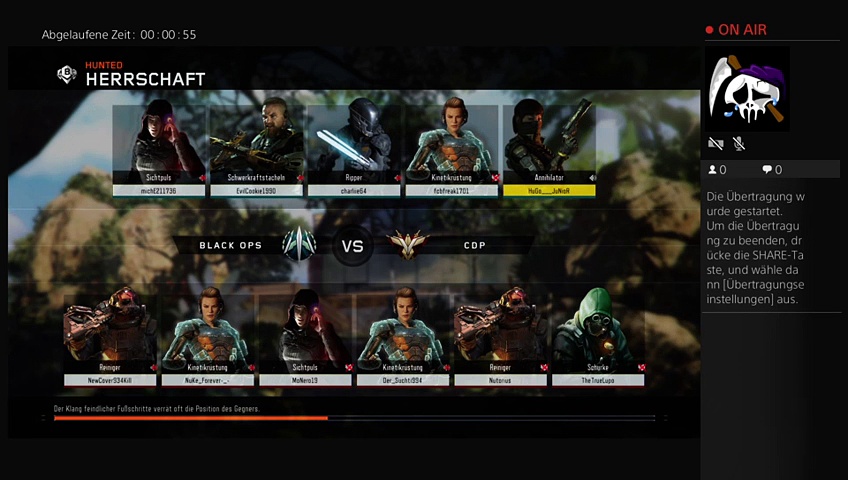Select the highlighted Annihilator player card
Image resolution: width=848 pixels, height=480 pixels.
(x=549, y=148)
